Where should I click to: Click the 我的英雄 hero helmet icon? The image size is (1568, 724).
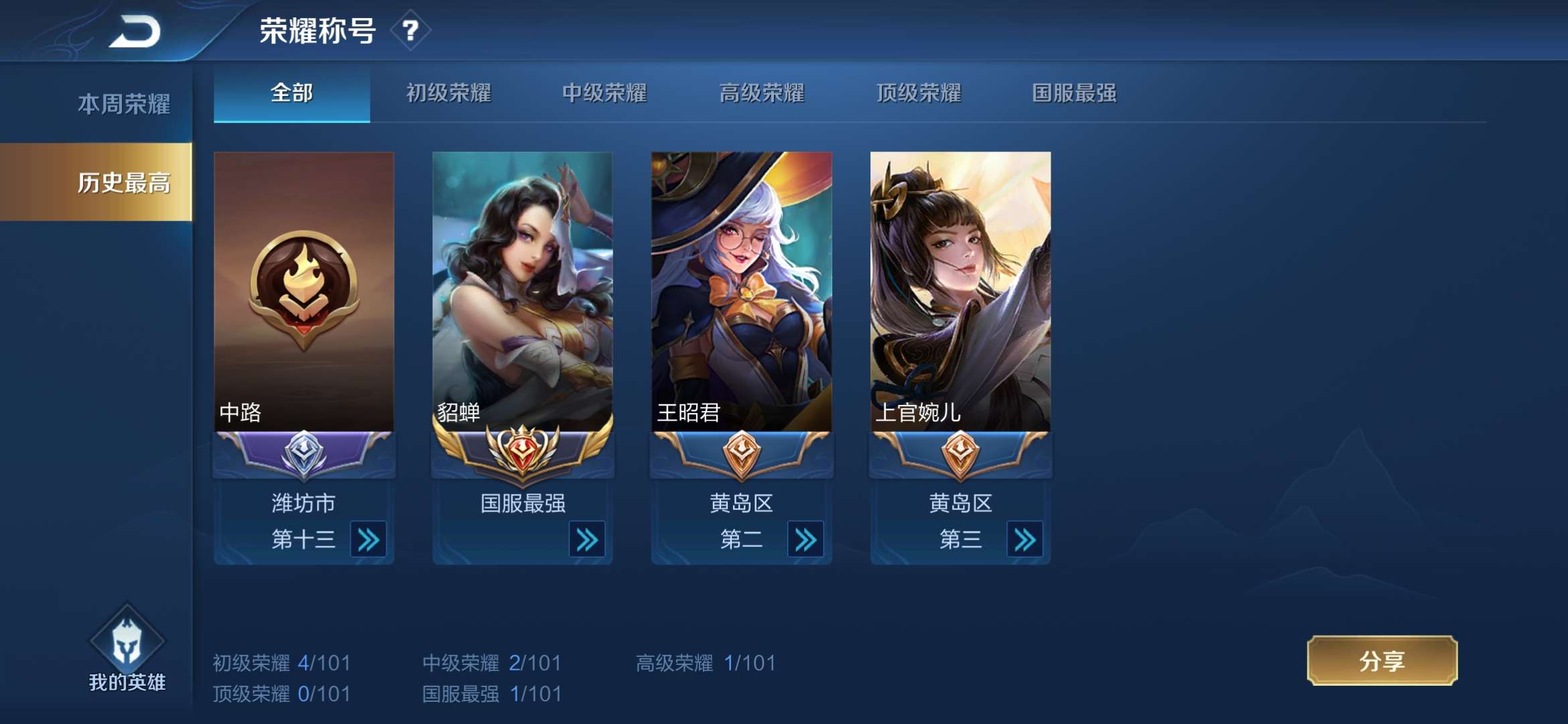[126, 644]
